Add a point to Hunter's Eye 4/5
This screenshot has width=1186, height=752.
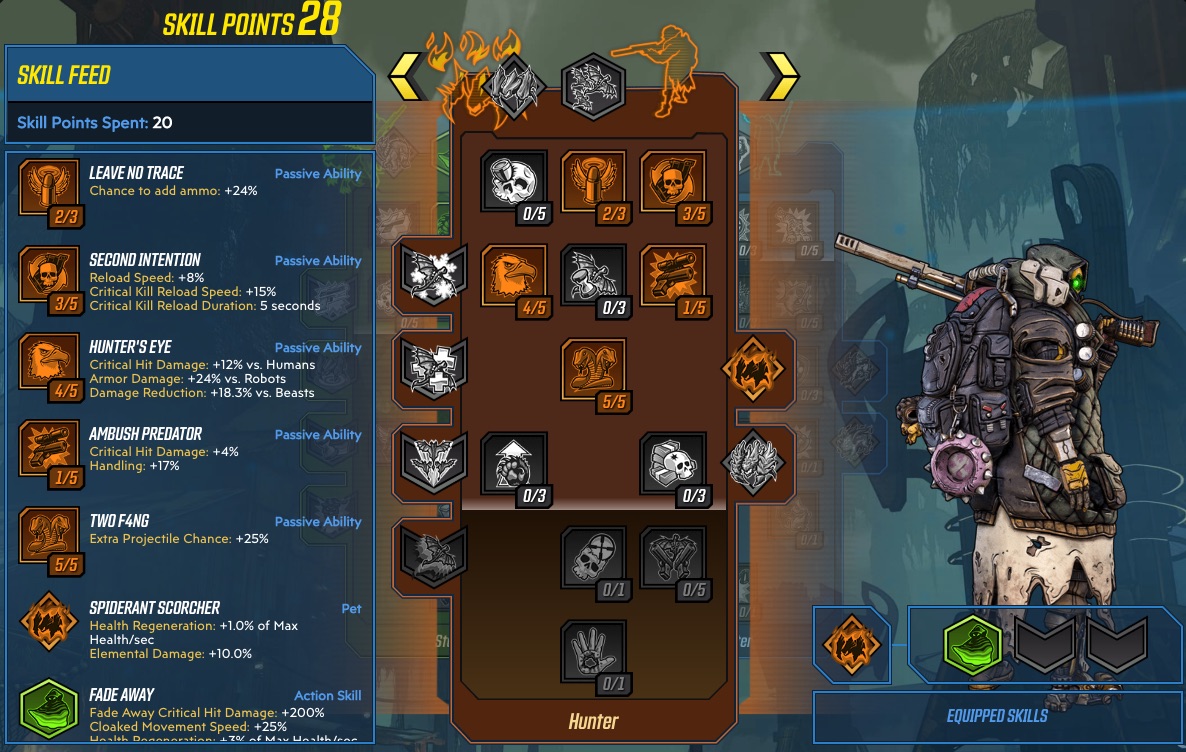click(514, 277)
